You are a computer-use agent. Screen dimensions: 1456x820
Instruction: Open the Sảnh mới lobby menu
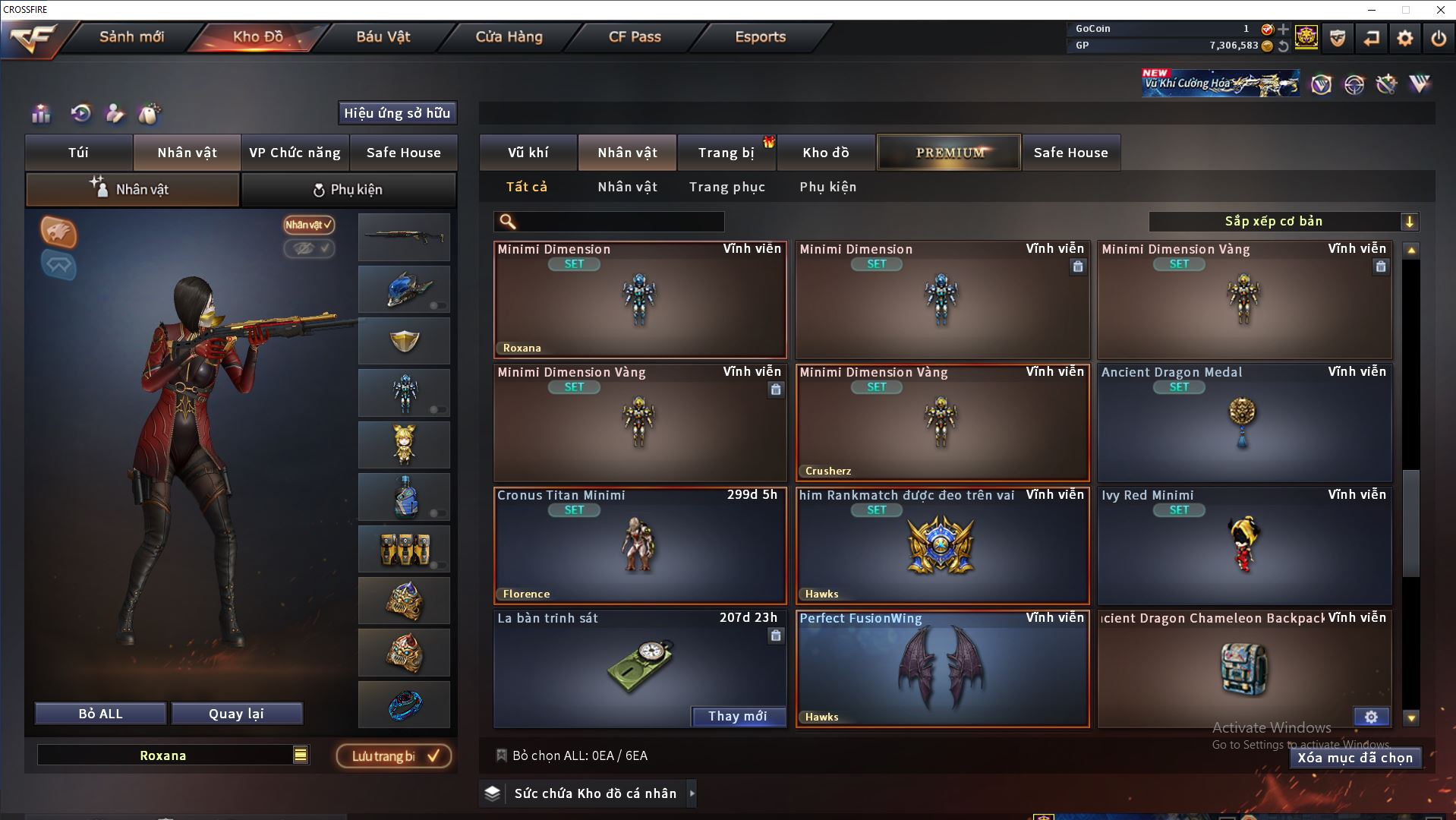131,36
